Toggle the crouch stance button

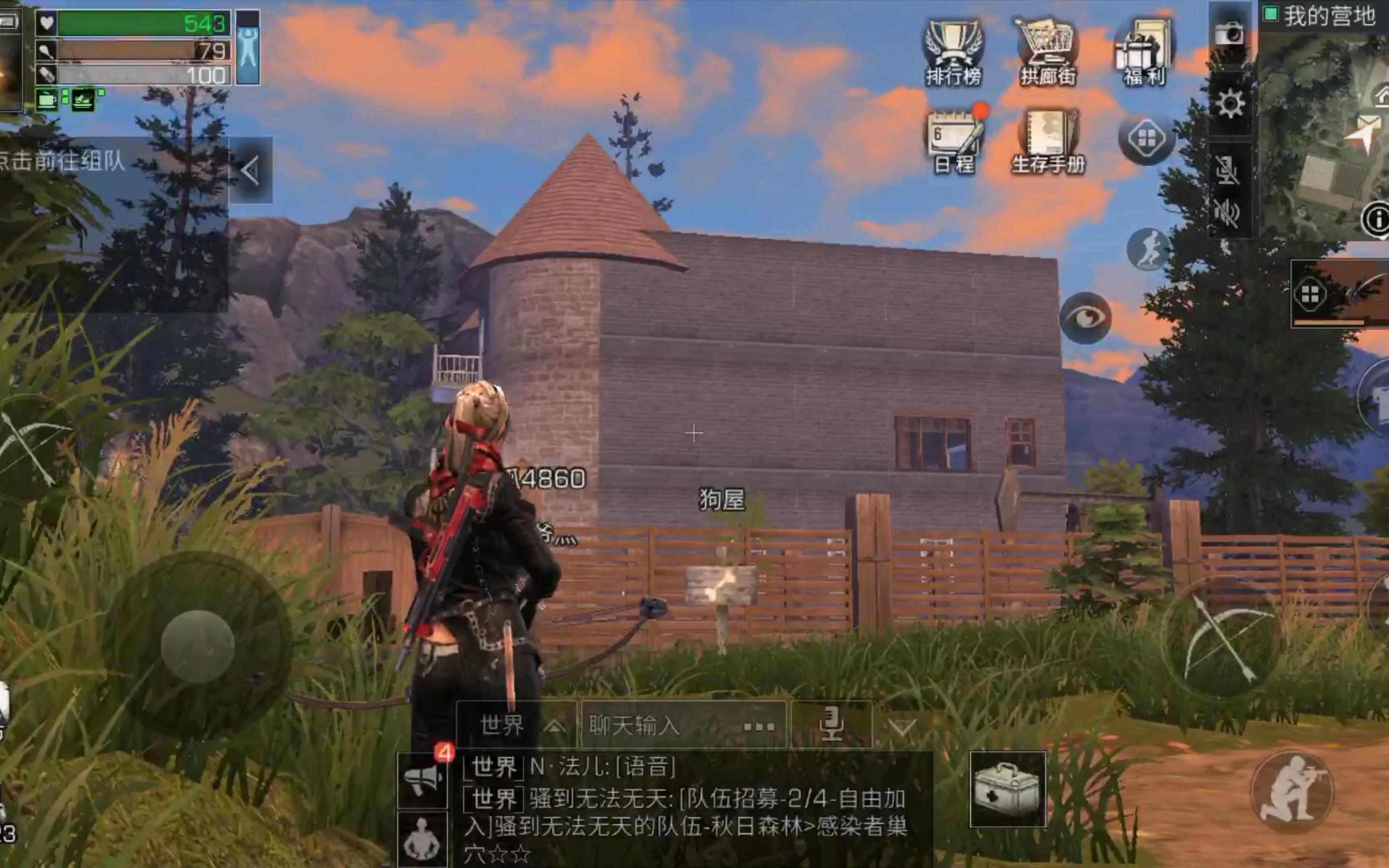(x=1293, y=792)
